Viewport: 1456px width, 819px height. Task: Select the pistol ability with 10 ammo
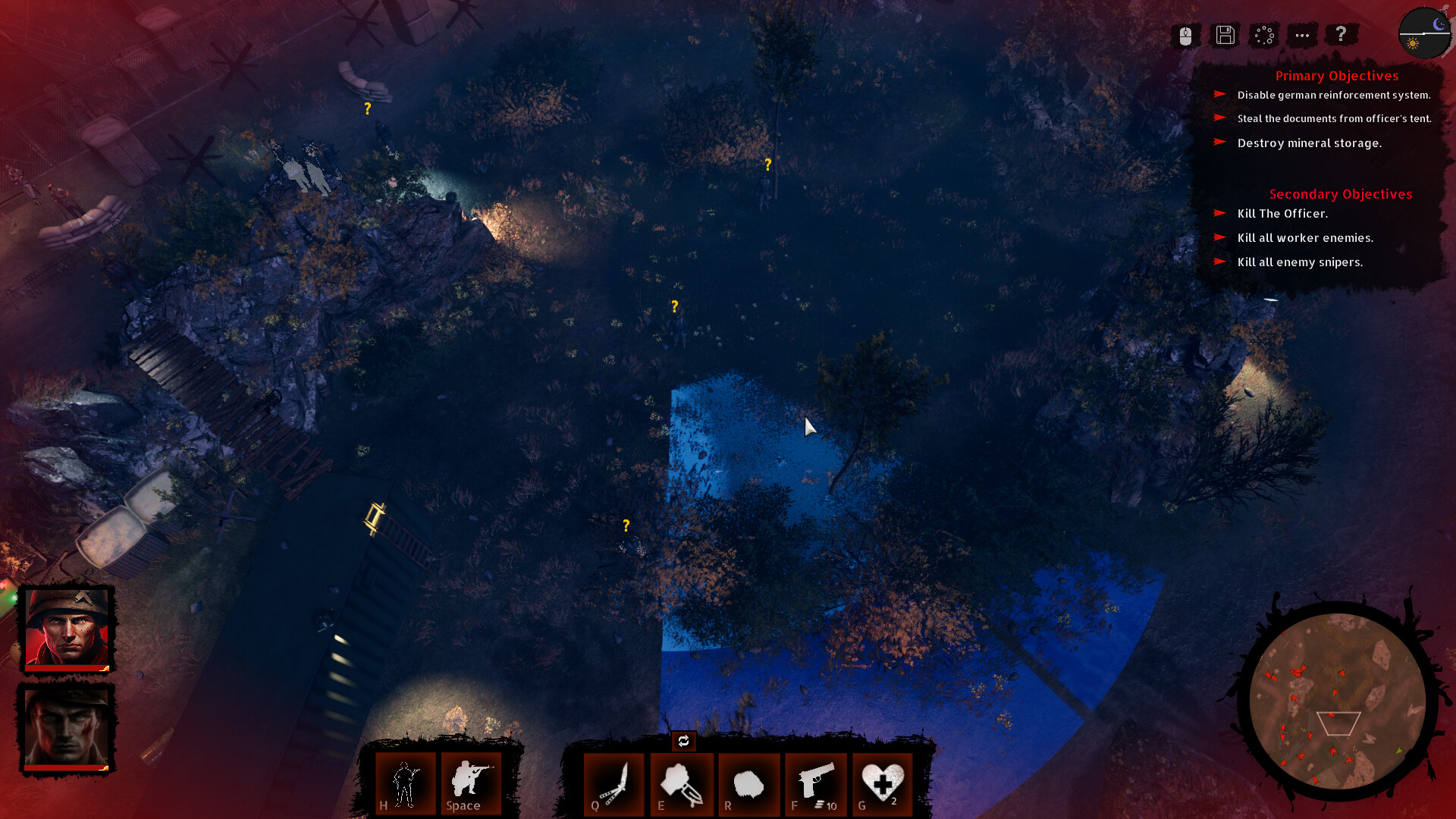coord(816,785)
